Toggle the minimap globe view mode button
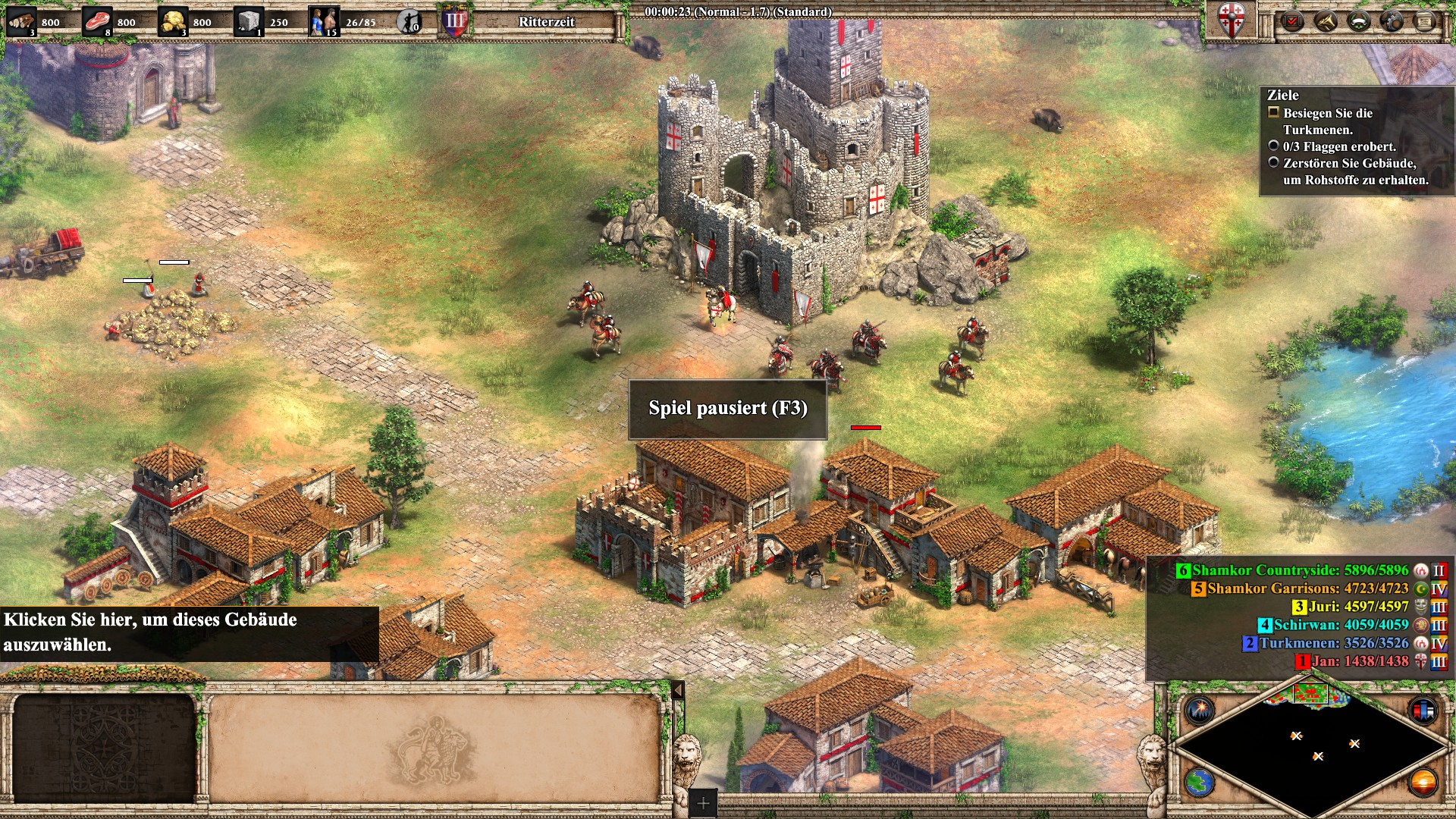 coord(1200,782)
